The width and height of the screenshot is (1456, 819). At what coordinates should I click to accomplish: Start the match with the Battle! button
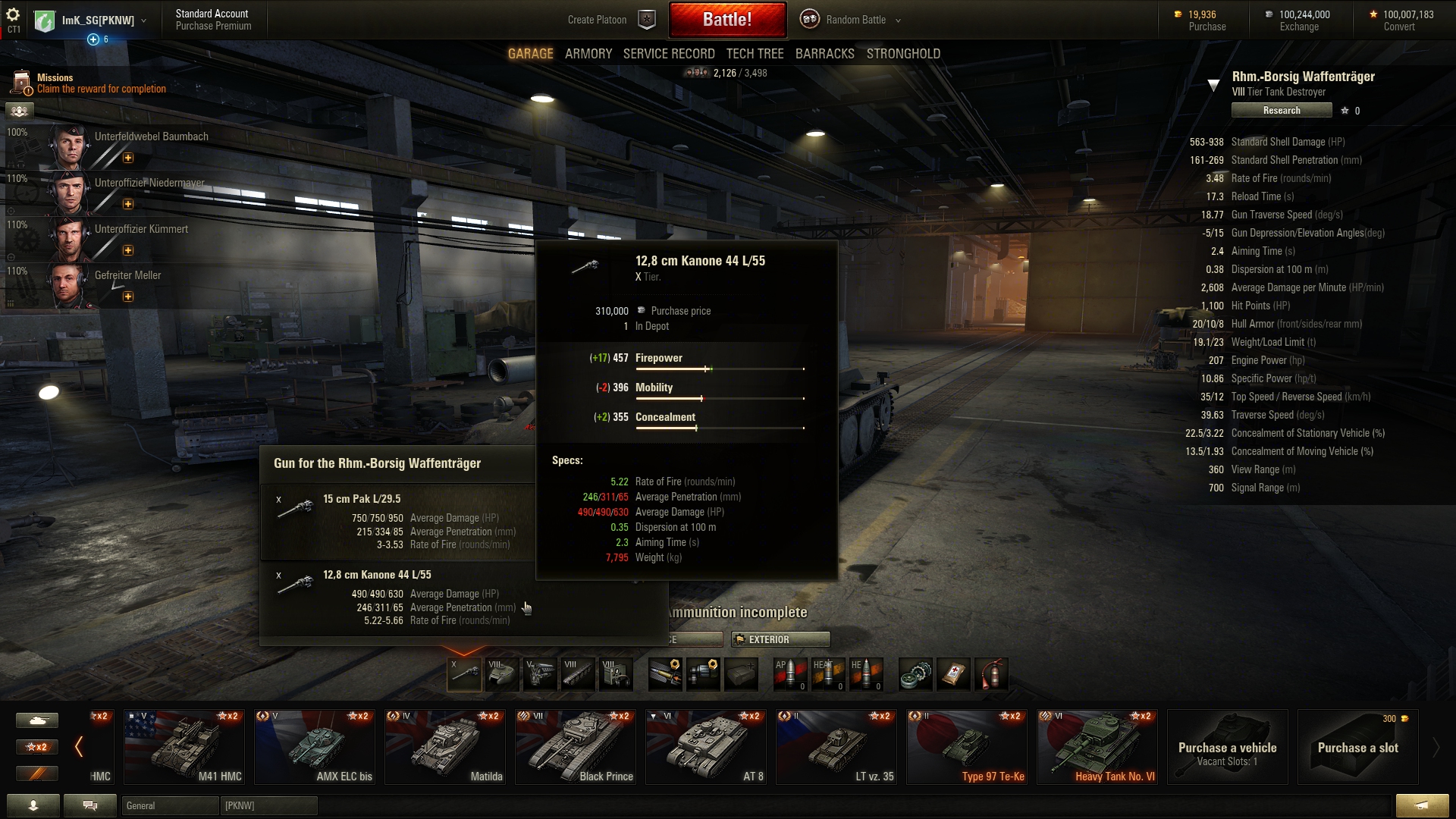(727, 20)
